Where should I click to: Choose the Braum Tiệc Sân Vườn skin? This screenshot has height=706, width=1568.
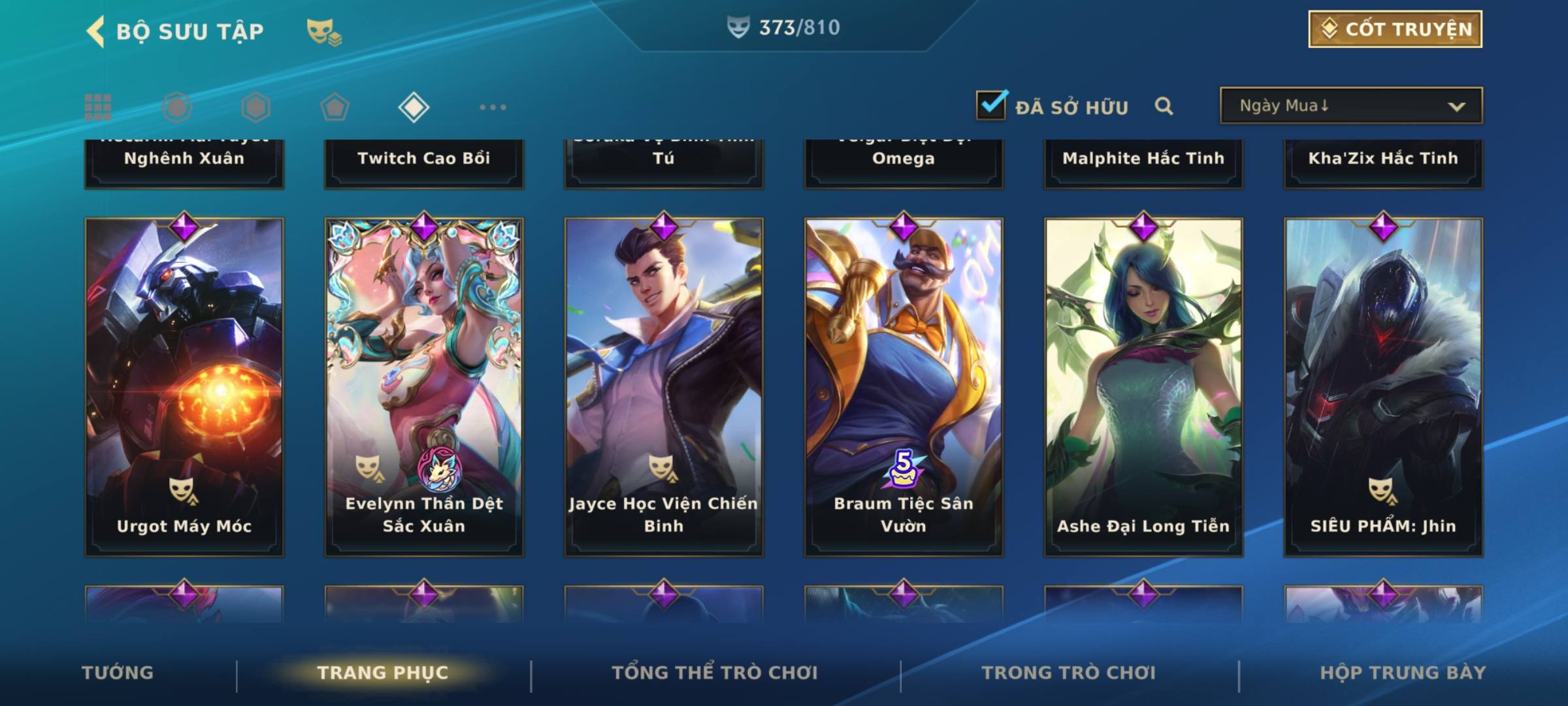pos(904,387)
